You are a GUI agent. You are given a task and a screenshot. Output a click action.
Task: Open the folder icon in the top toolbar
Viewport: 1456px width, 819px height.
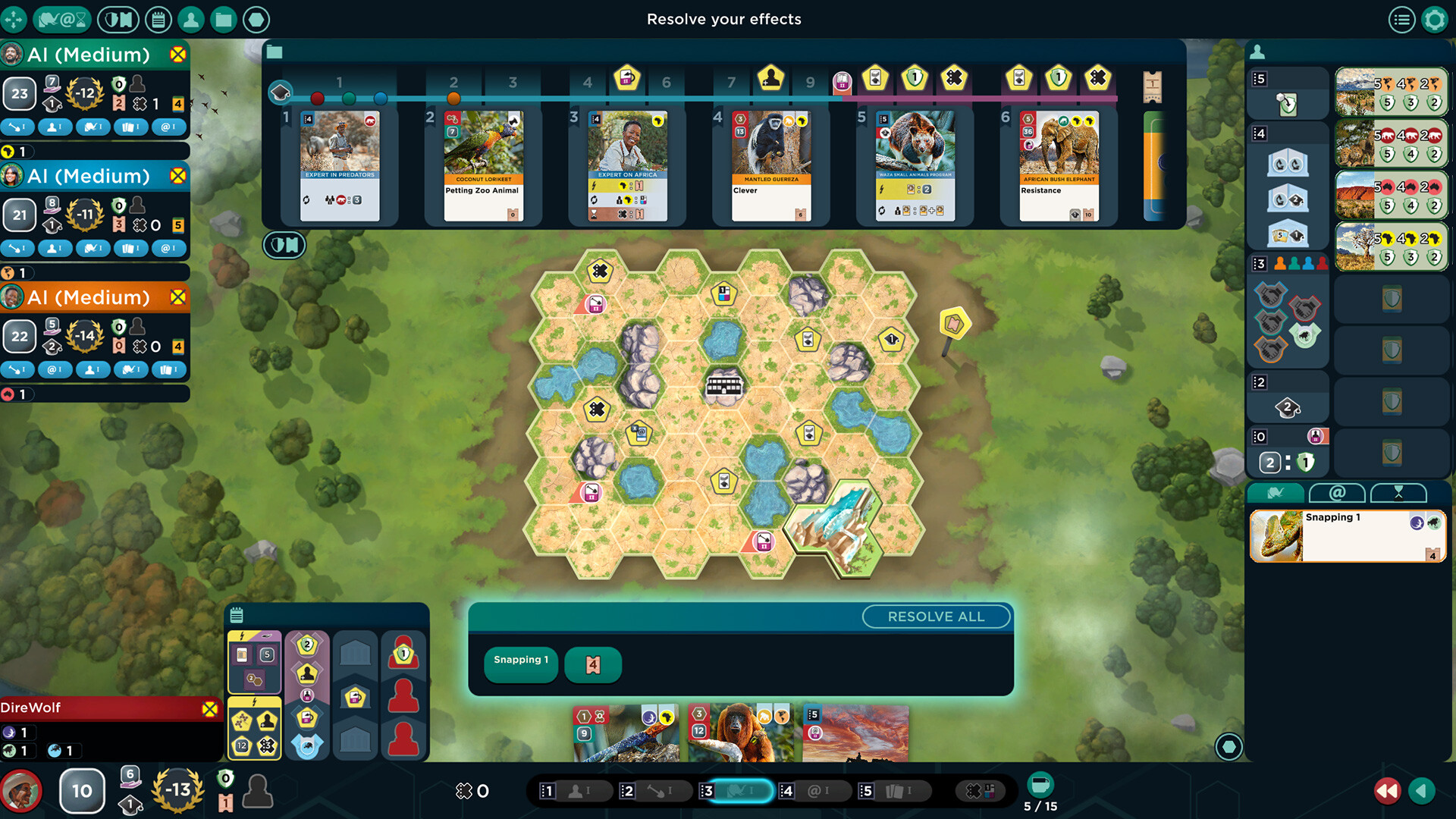(x=224, y=20)
